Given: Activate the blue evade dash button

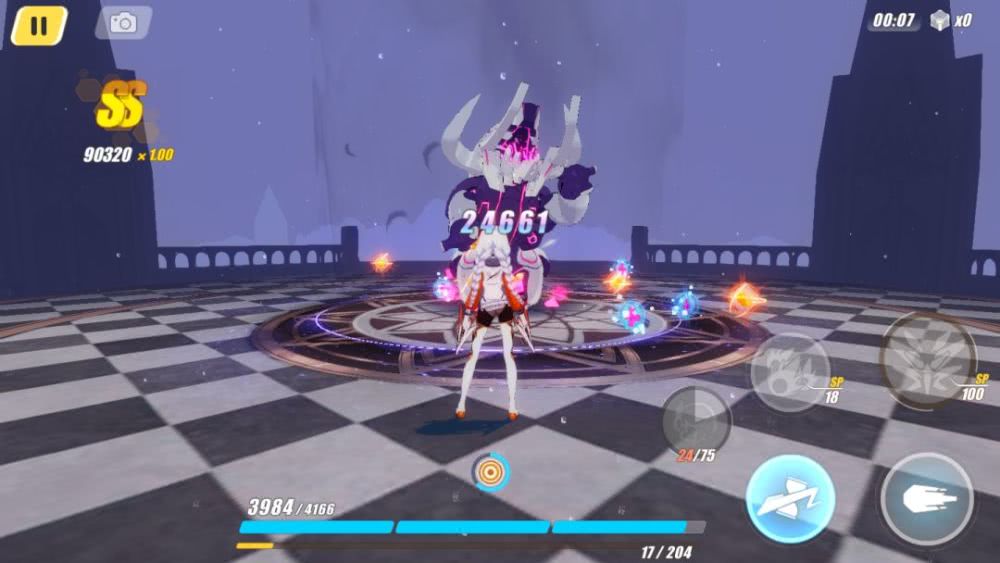Looking at the screenshot, I should [x=790, y=499].
